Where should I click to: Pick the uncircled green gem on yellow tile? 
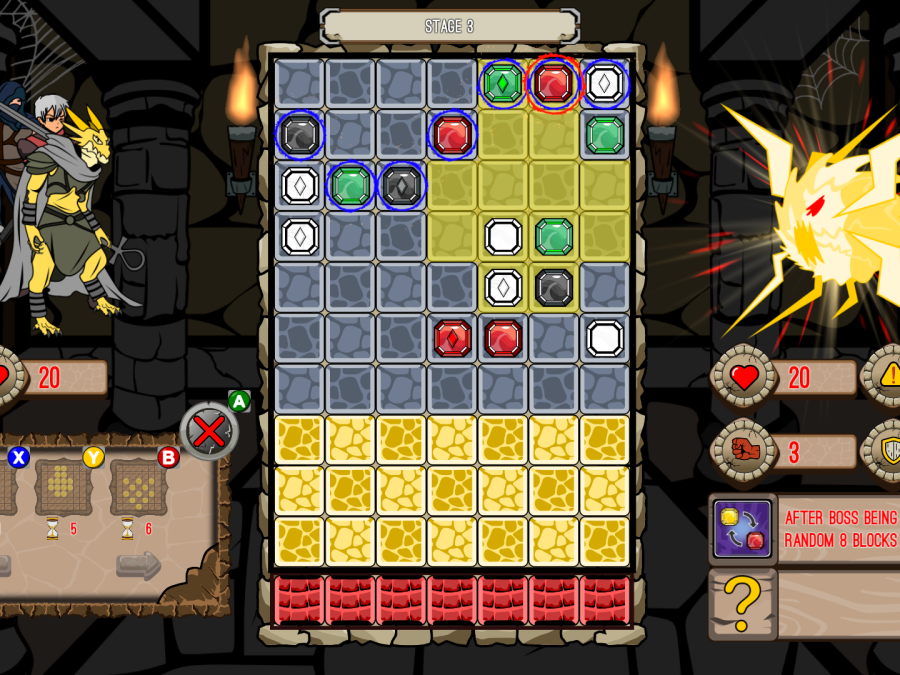[x=554, y=236]
